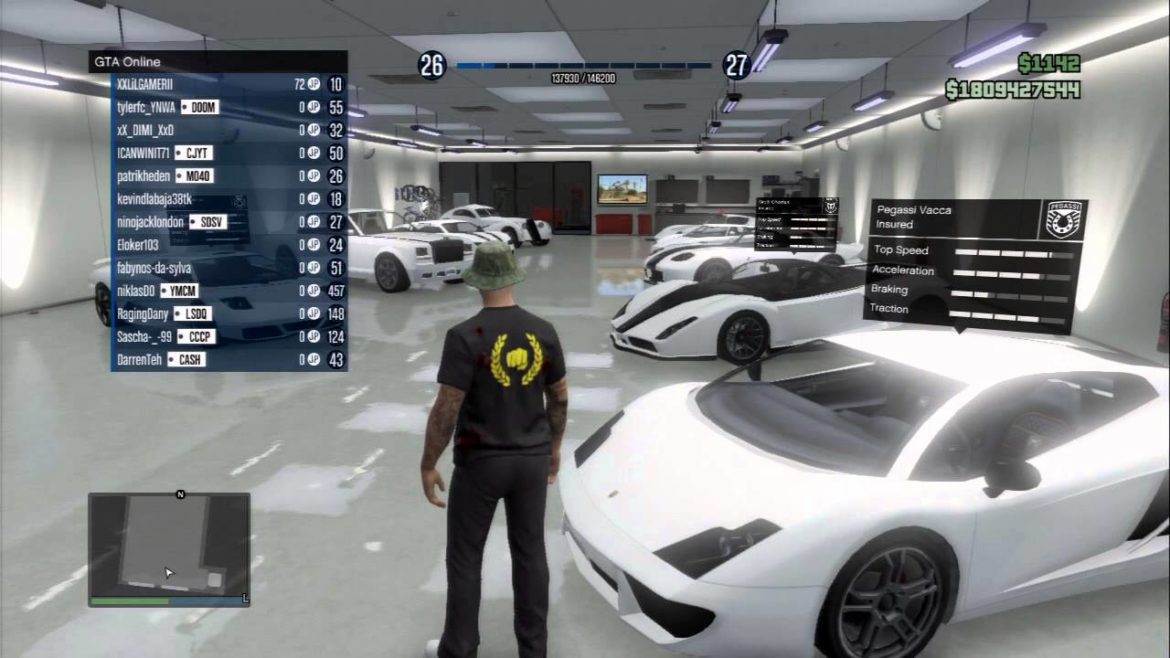Select ninojacklondon's player row

coord(151,222)
